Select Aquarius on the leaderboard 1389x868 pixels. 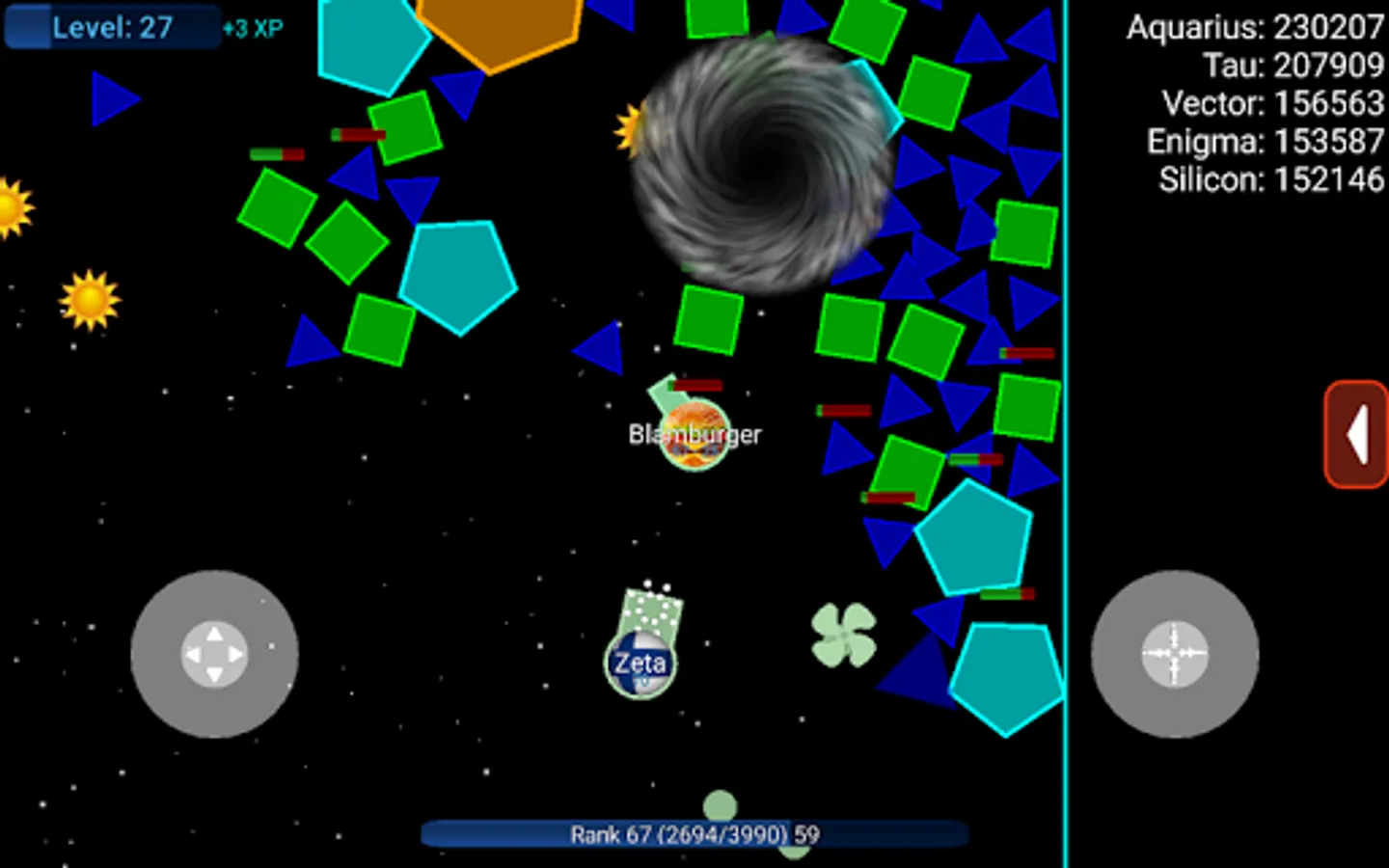1254,29
